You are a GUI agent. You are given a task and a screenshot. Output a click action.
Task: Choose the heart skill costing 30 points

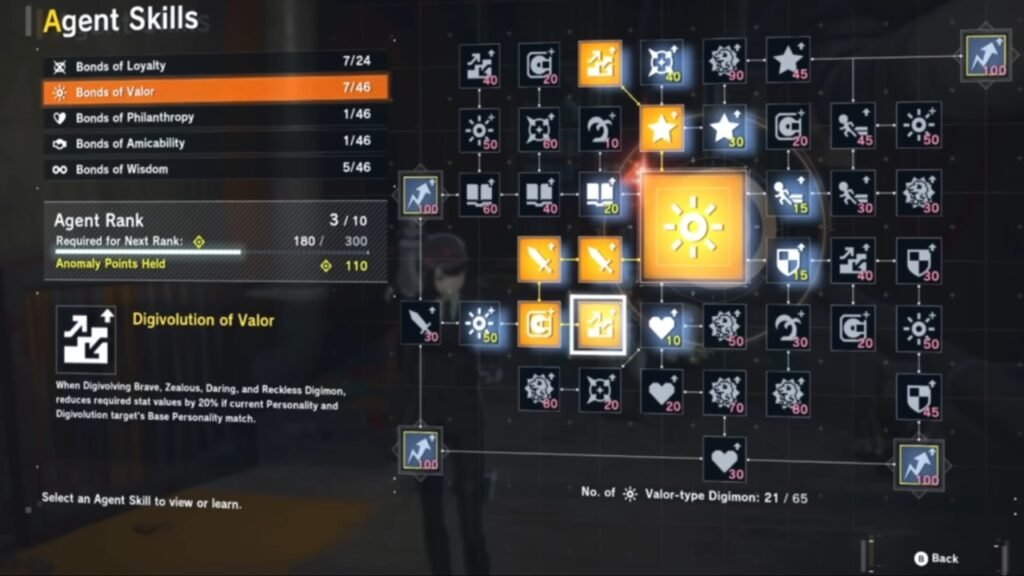724,457
